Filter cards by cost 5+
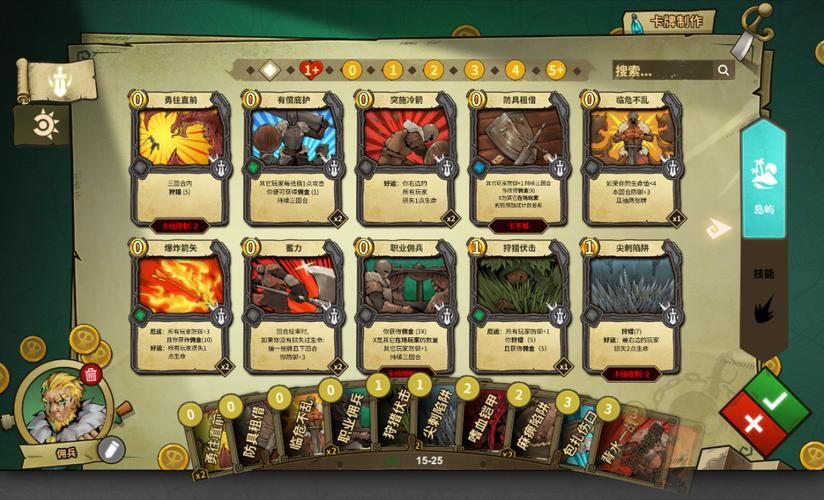 point(555,70)
